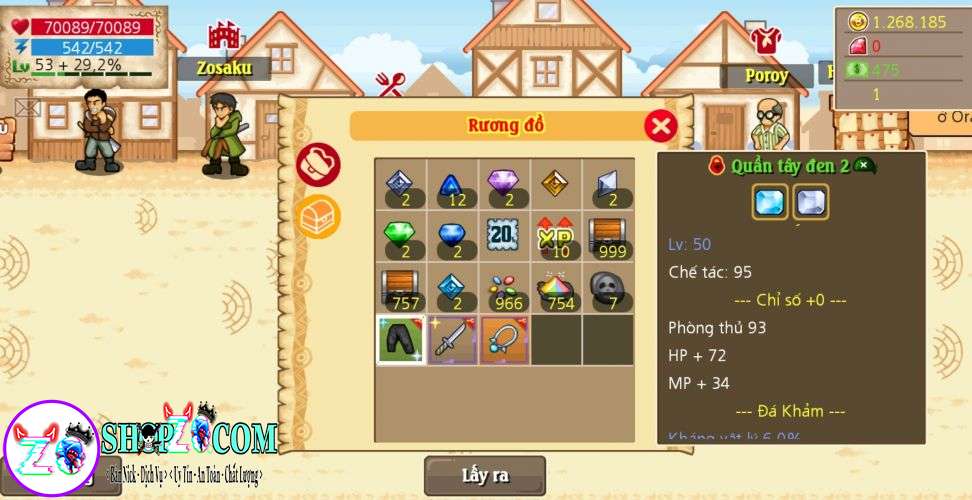
Task: Select the sword weapon slot
Action: click(452, 340)
